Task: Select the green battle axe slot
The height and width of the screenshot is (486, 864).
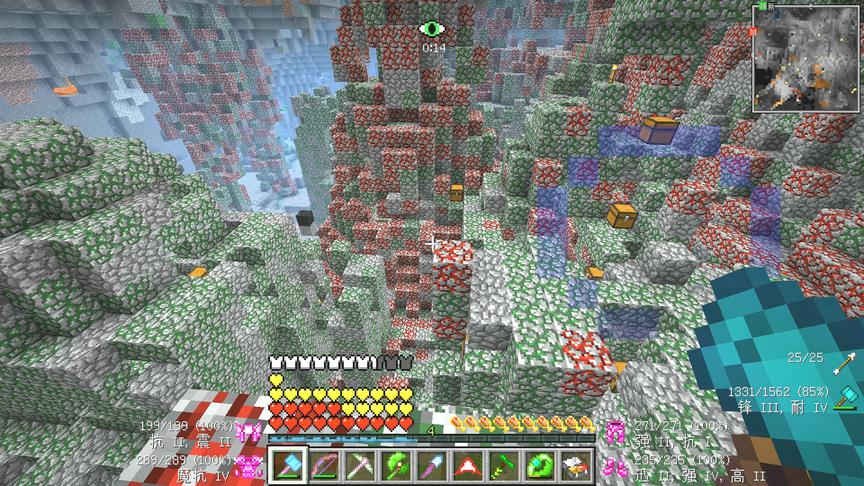Action: pyautogui.click(x=396, y=465)
